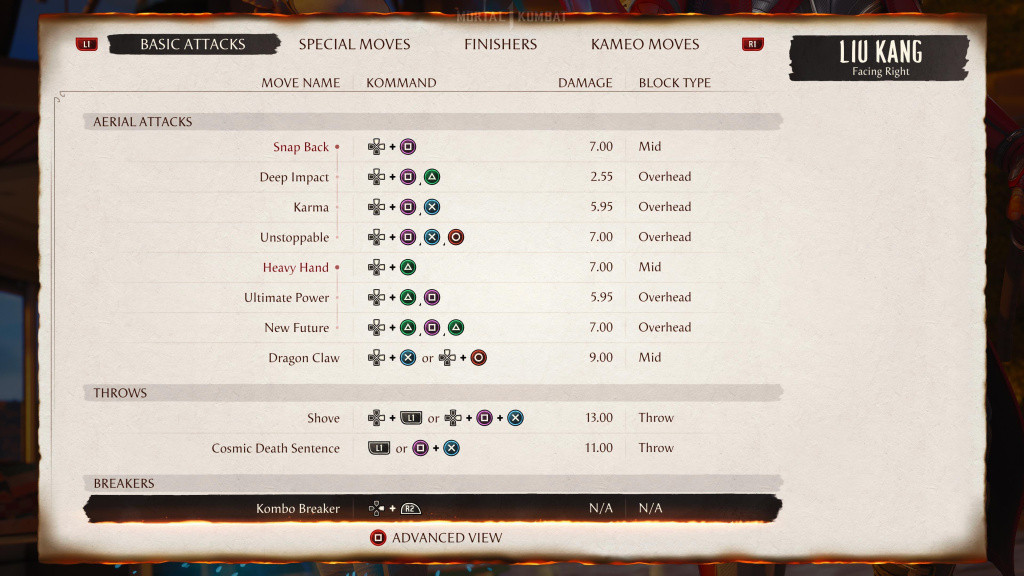Switch to the Special Moves tab
Image resolution: width=1024 pixels, height=576 pixels.
354,44
